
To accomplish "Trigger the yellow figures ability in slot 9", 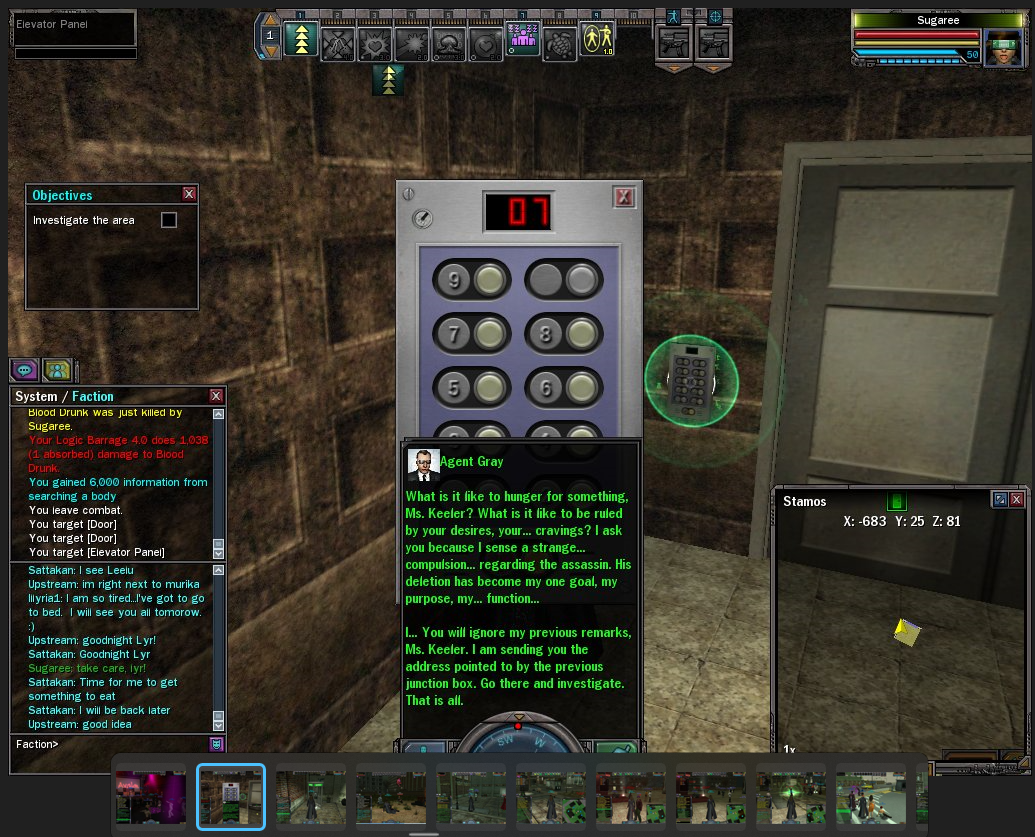I will pos(597,40).
